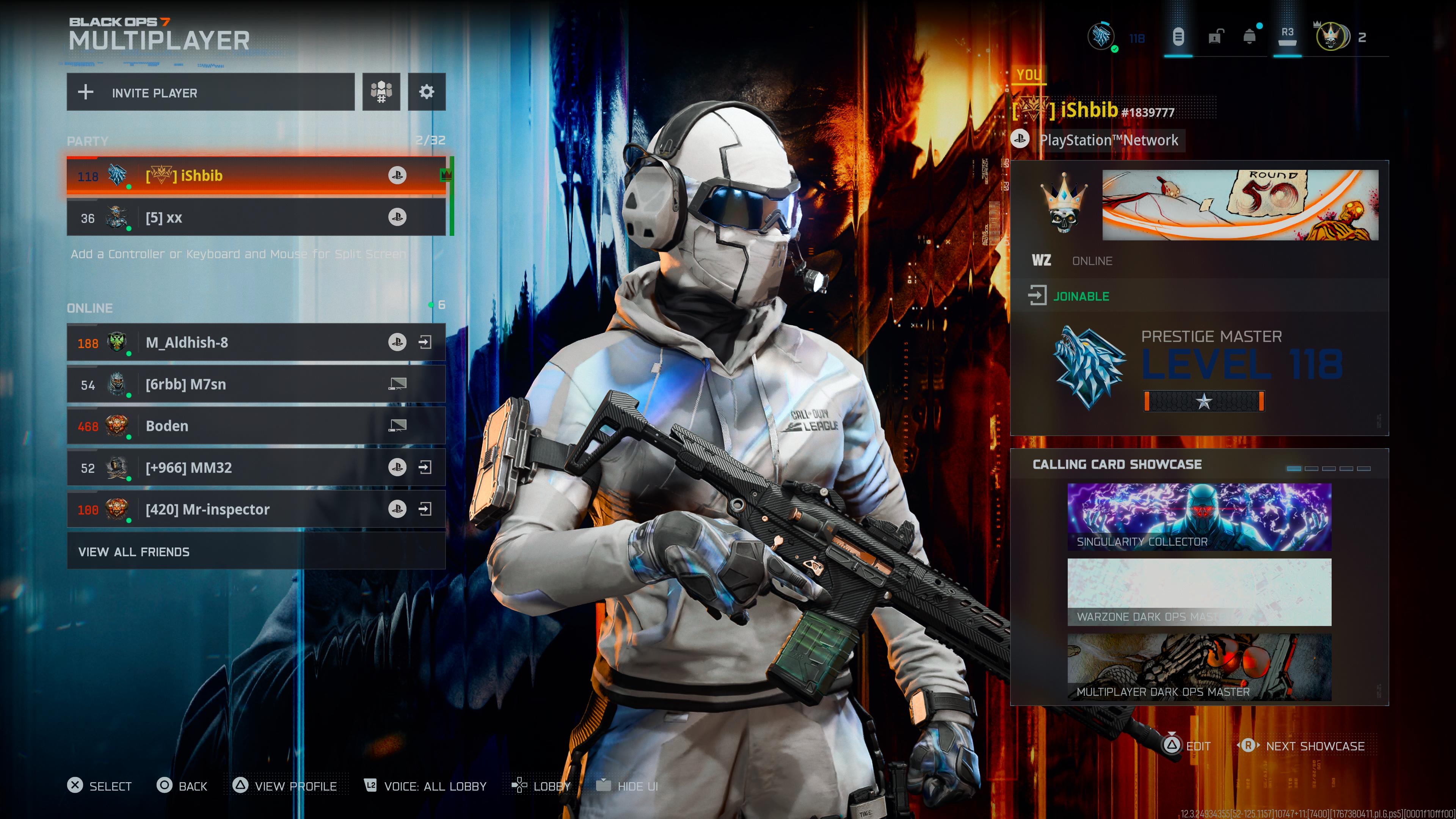Join [+966] MM32 via join icon
The image size is (1456, 819).
coord(425,468)
